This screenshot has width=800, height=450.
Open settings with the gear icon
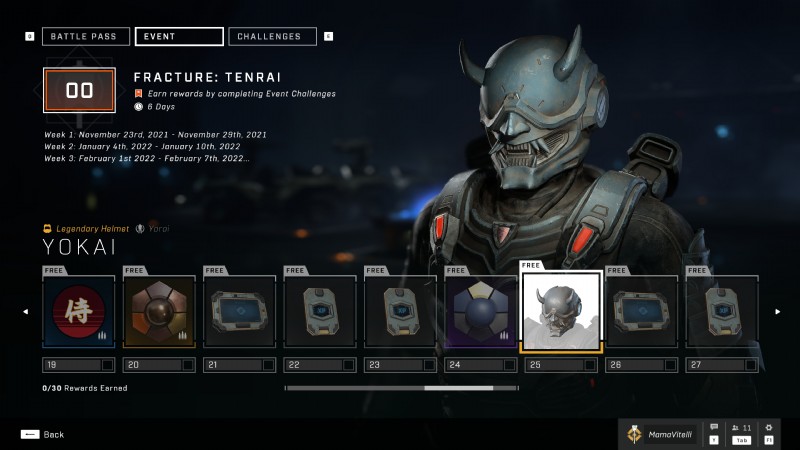tap(769, 428)
